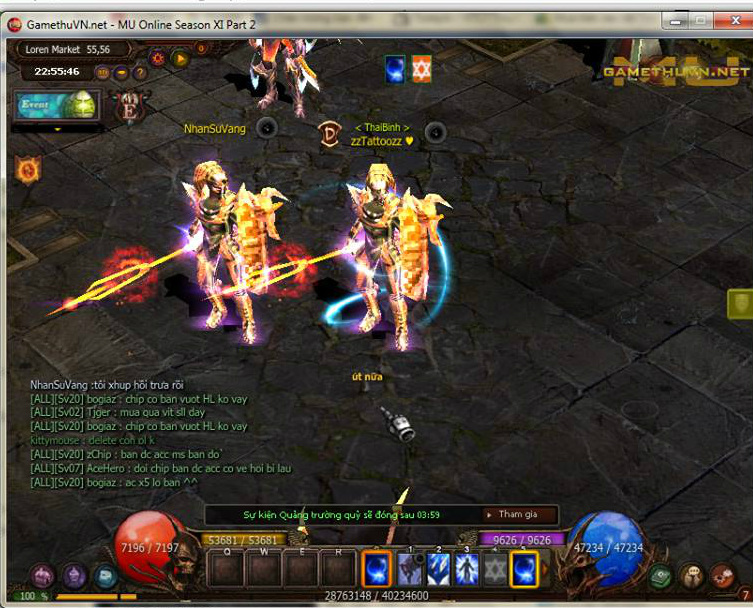Click the hexagram buff icon at top
The width and height of the screenshot is (753, 608).
[422, 69]
